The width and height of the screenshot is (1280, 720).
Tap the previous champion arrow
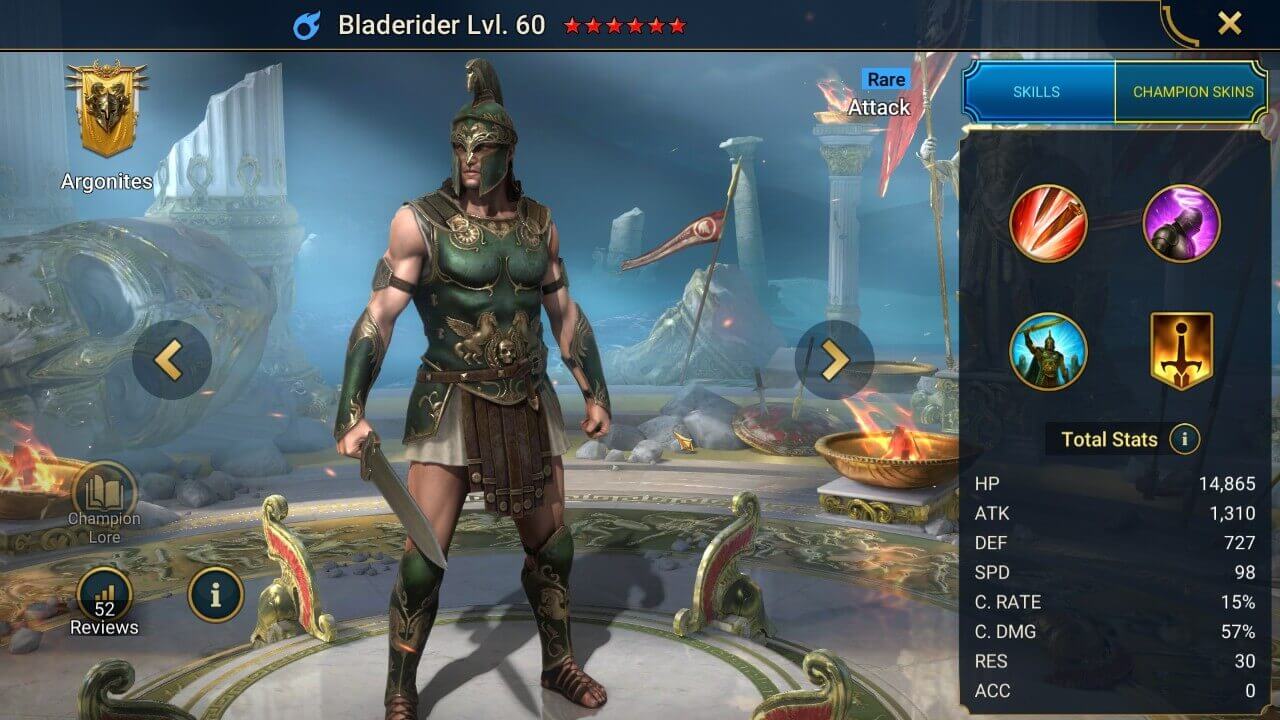click(x=168, y=360)
